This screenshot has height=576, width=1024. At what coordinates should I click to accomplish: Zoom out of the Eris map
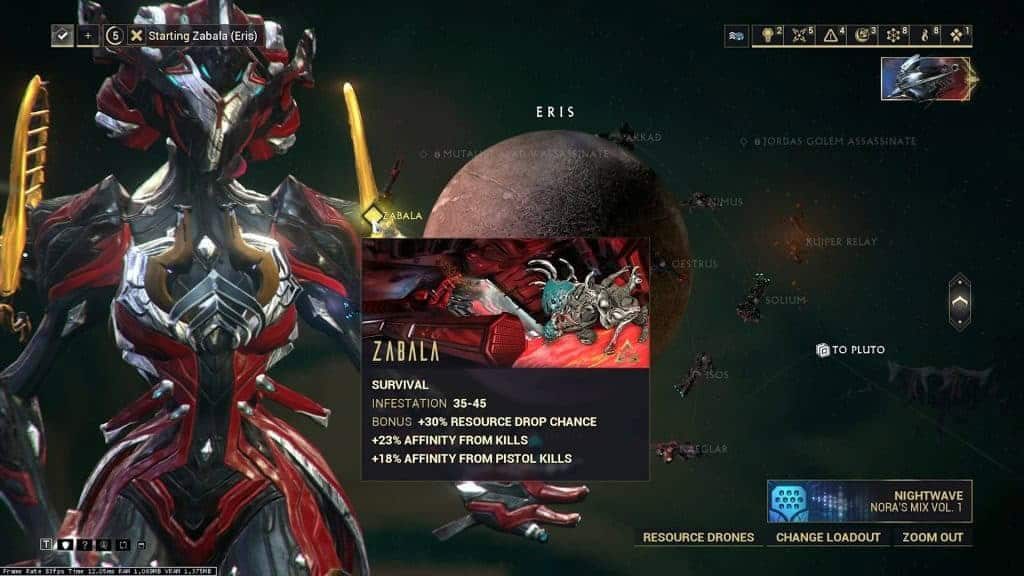[x=932, y=537]
